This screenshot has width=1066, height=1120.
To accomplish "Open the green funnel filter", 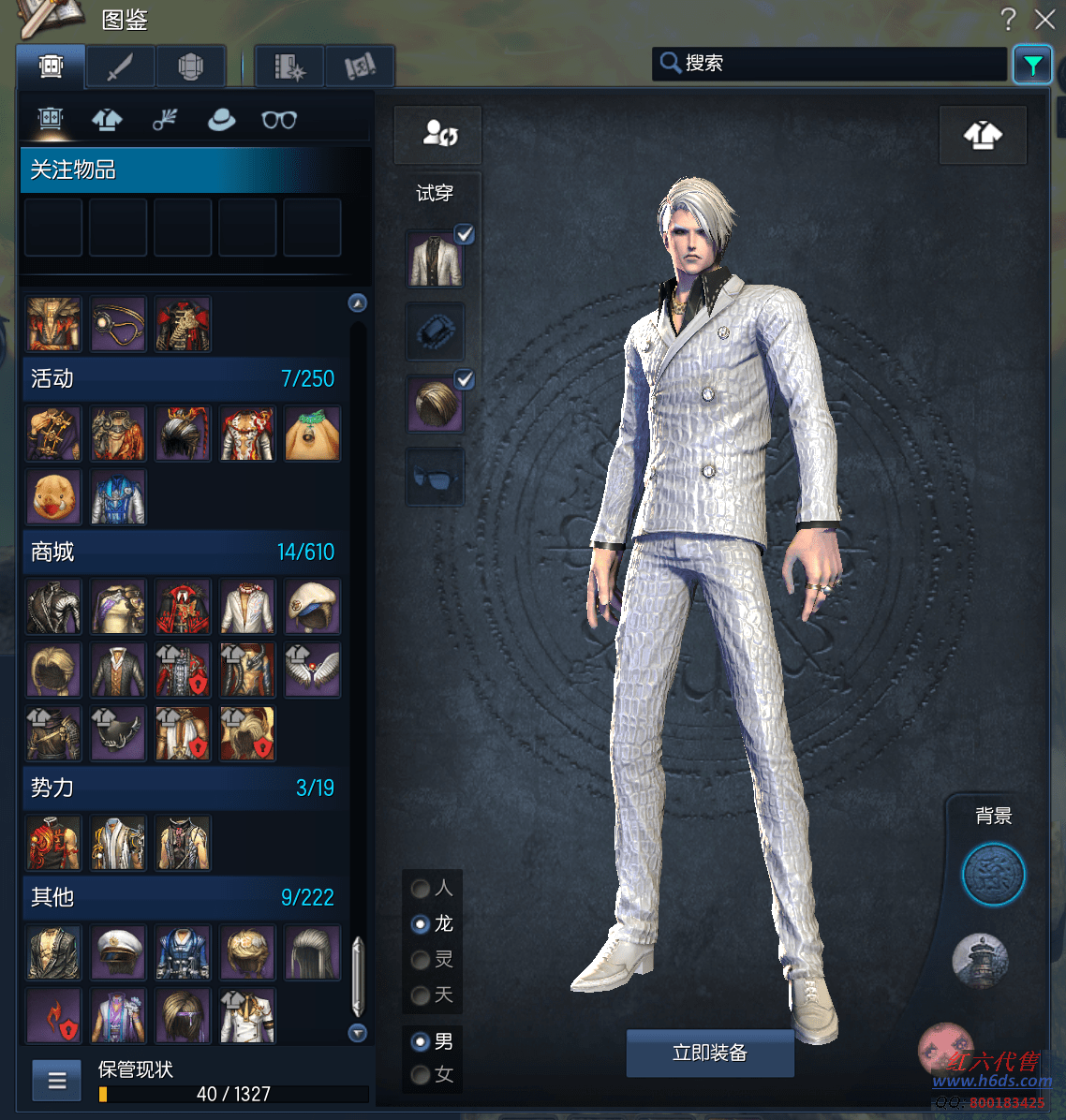I will click(x=1032, y=65).
